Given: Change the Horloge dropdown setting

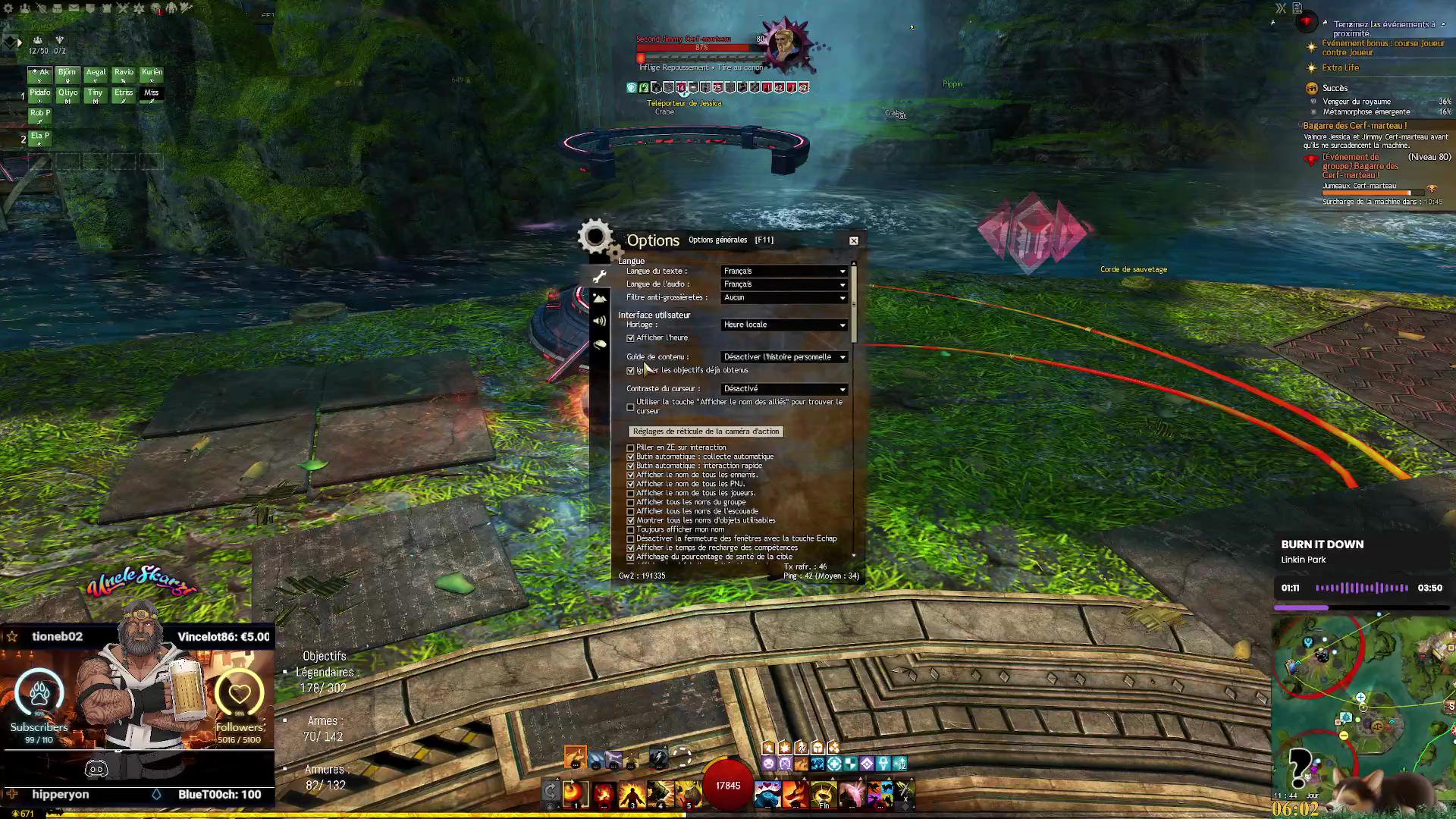Looking at the screenshot, I should pyautogui.click(x=784, y=325).
